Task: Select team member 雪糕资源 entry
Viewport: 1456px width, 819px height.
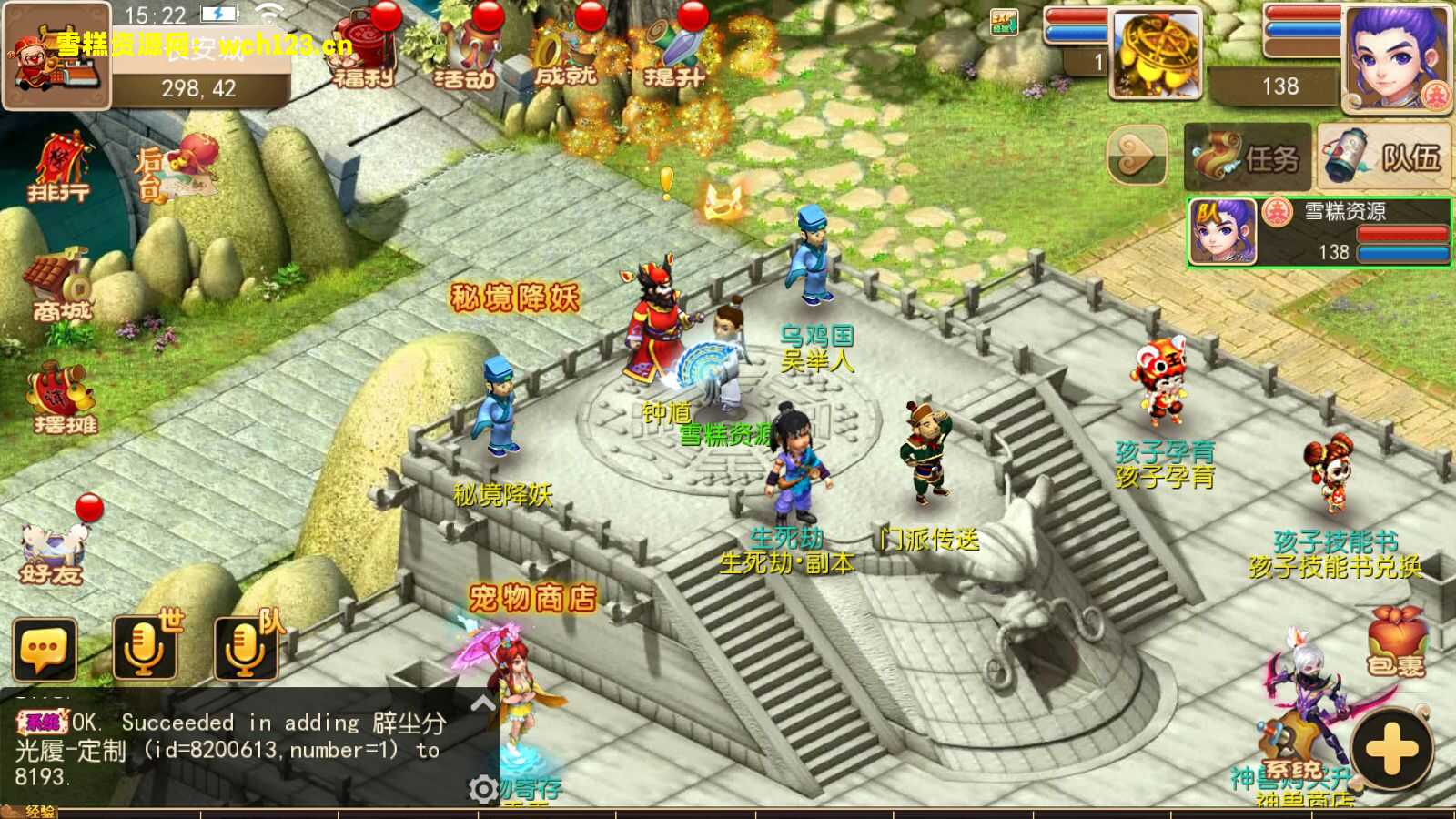Action: [1319, 232]
